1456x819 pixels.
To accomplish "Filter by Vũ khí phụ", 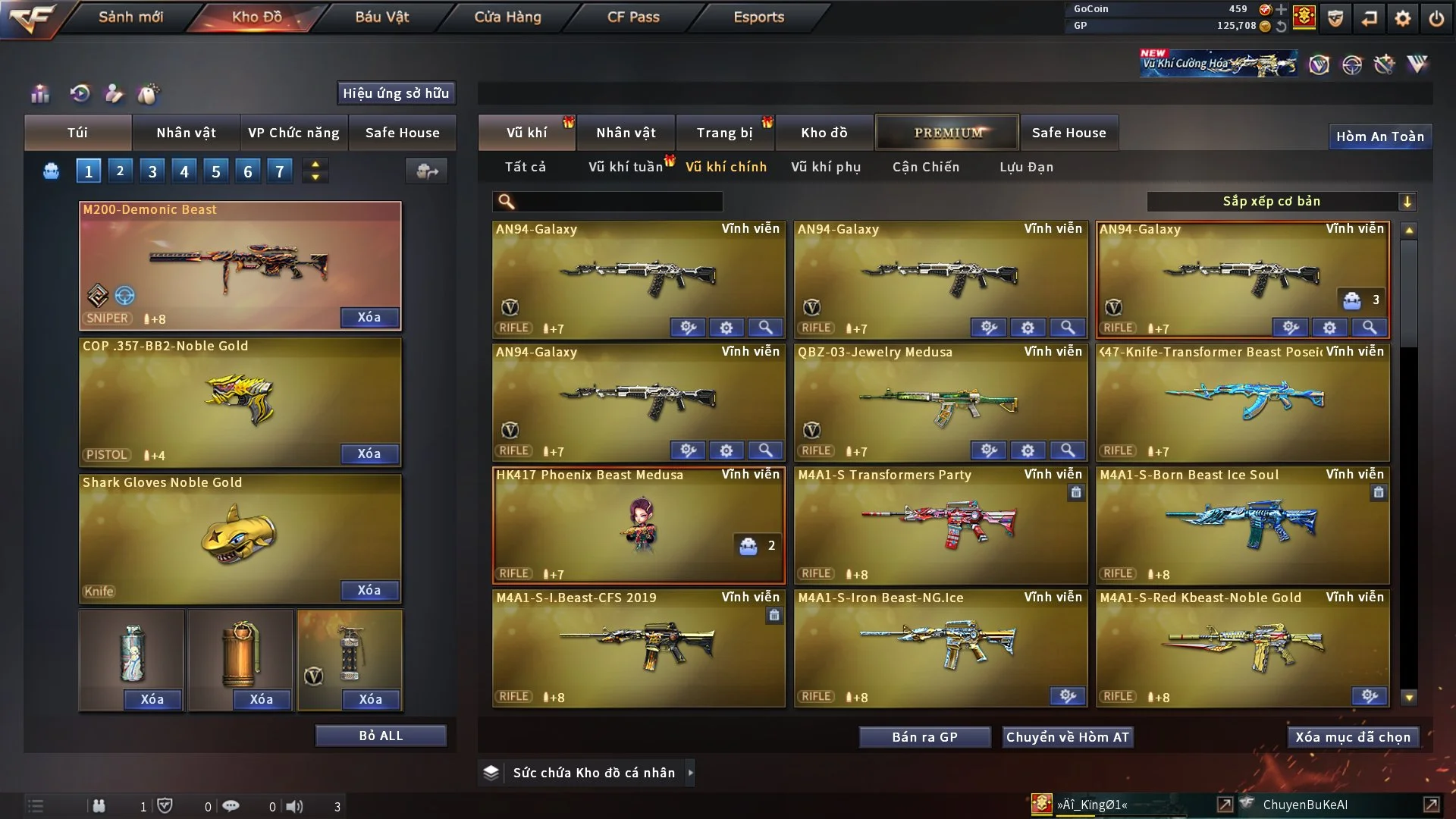I will [826, 167].
